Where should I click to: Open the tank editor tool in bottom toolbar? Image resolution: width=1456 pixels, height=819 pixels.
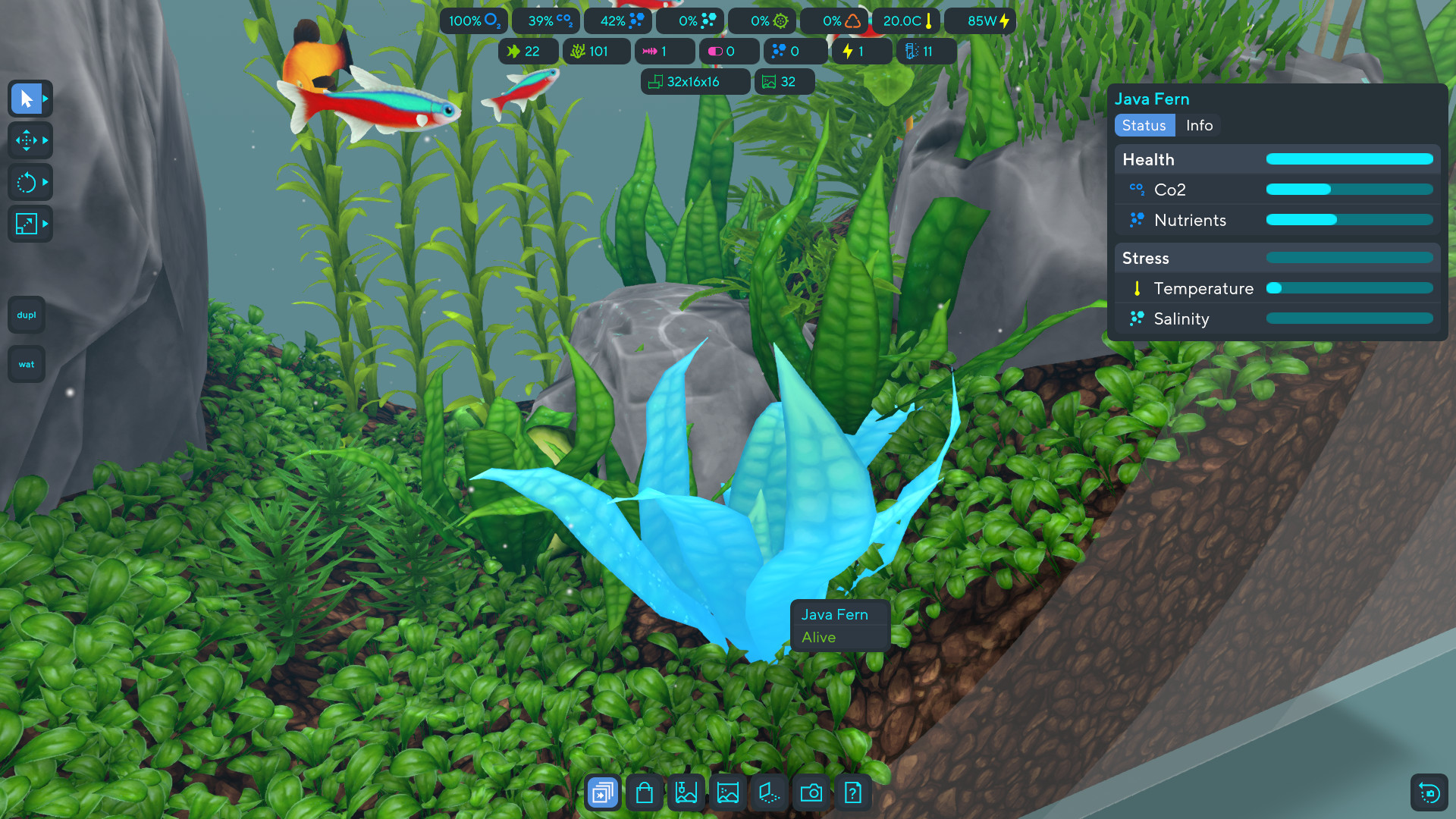point(686,792)
